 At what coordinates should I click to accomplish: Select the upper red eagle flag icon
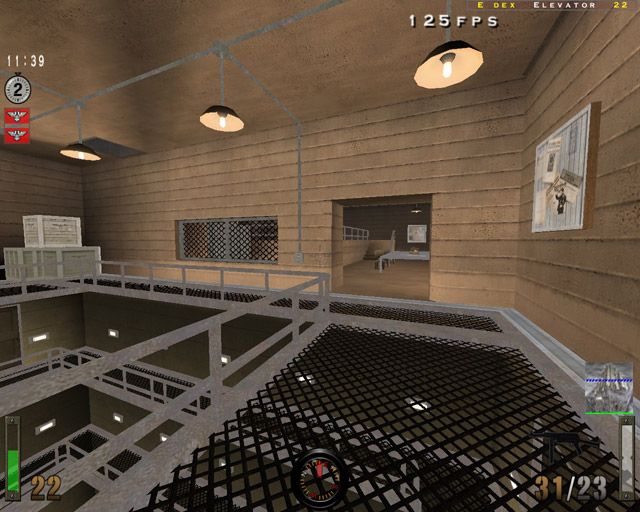pyautogui.click(x=16, y=117)
